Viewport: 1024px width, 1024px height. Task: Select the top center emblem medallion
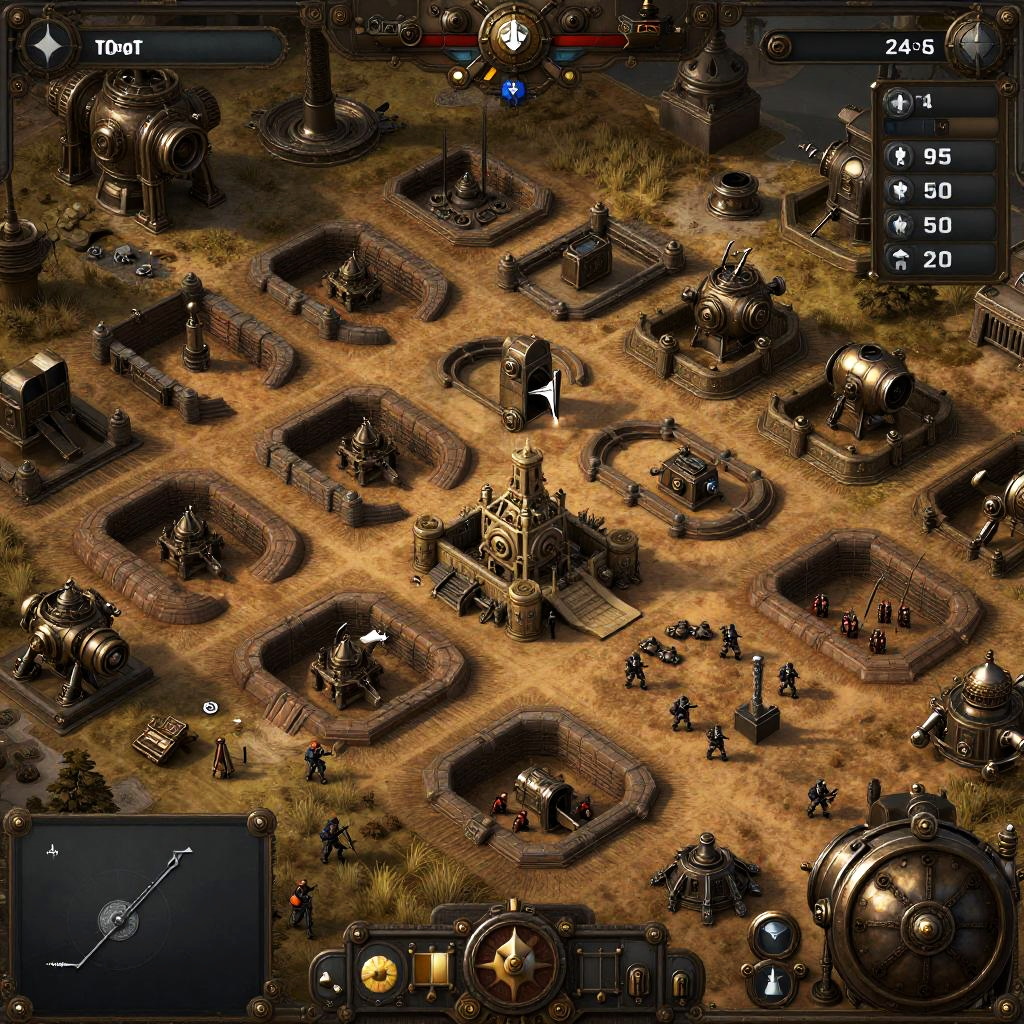513,37
